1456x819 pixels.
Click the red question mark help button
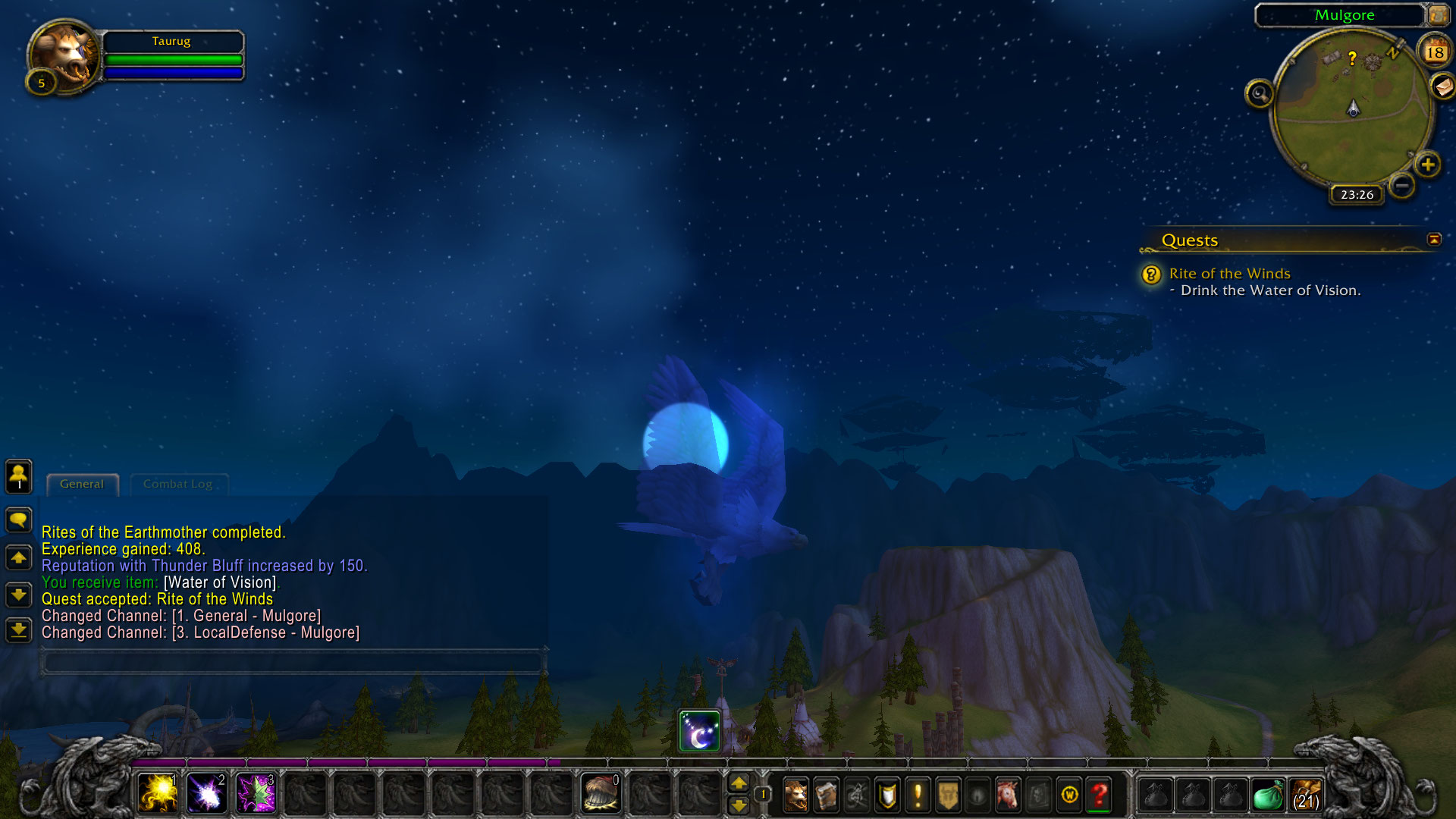pyautogui.click(x=1099, y=795)
